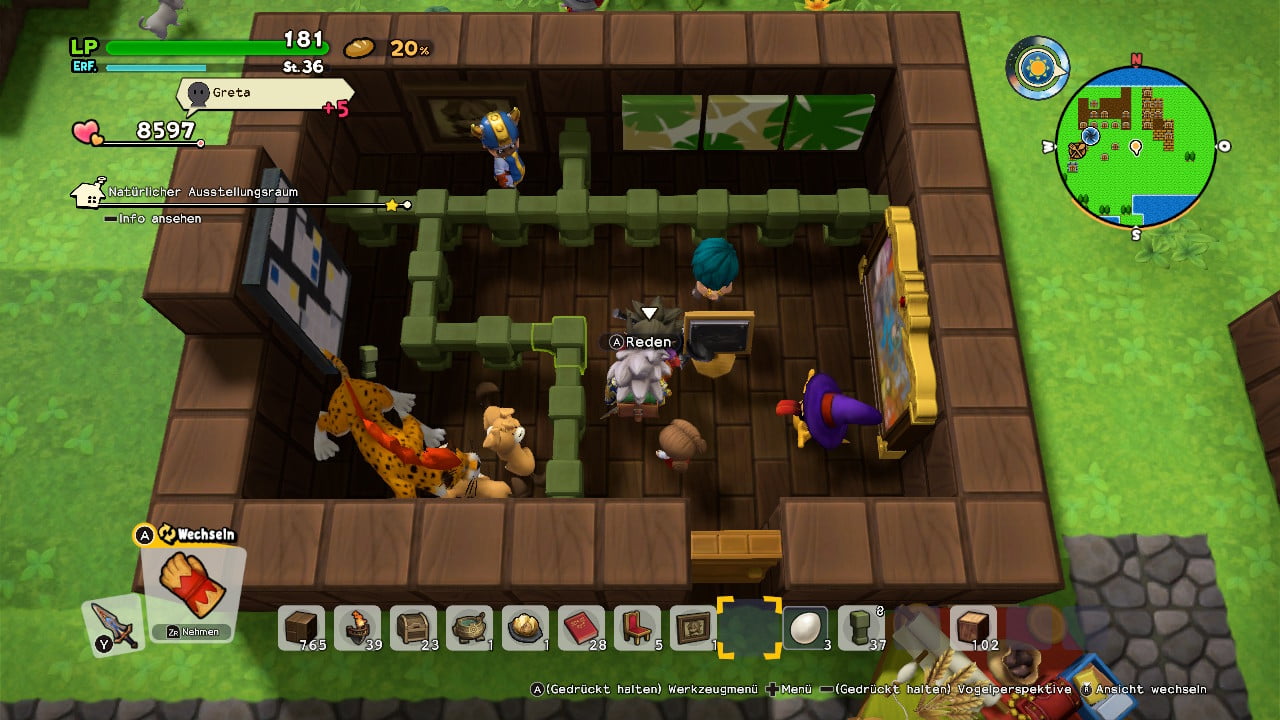Screen dimensions: 1280x720
Task: Select the dark wood block hotbar slot
Action: point(302,627)
